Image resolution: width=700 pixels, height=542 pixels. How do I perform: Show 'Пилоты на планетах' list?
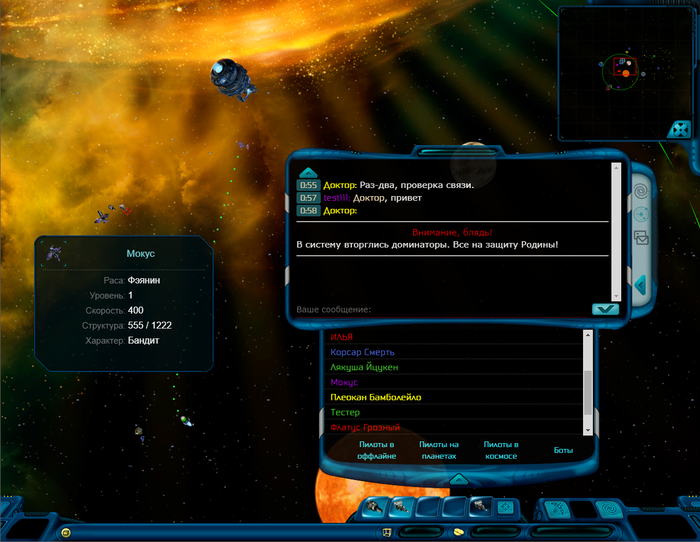[x=438, y=450]
